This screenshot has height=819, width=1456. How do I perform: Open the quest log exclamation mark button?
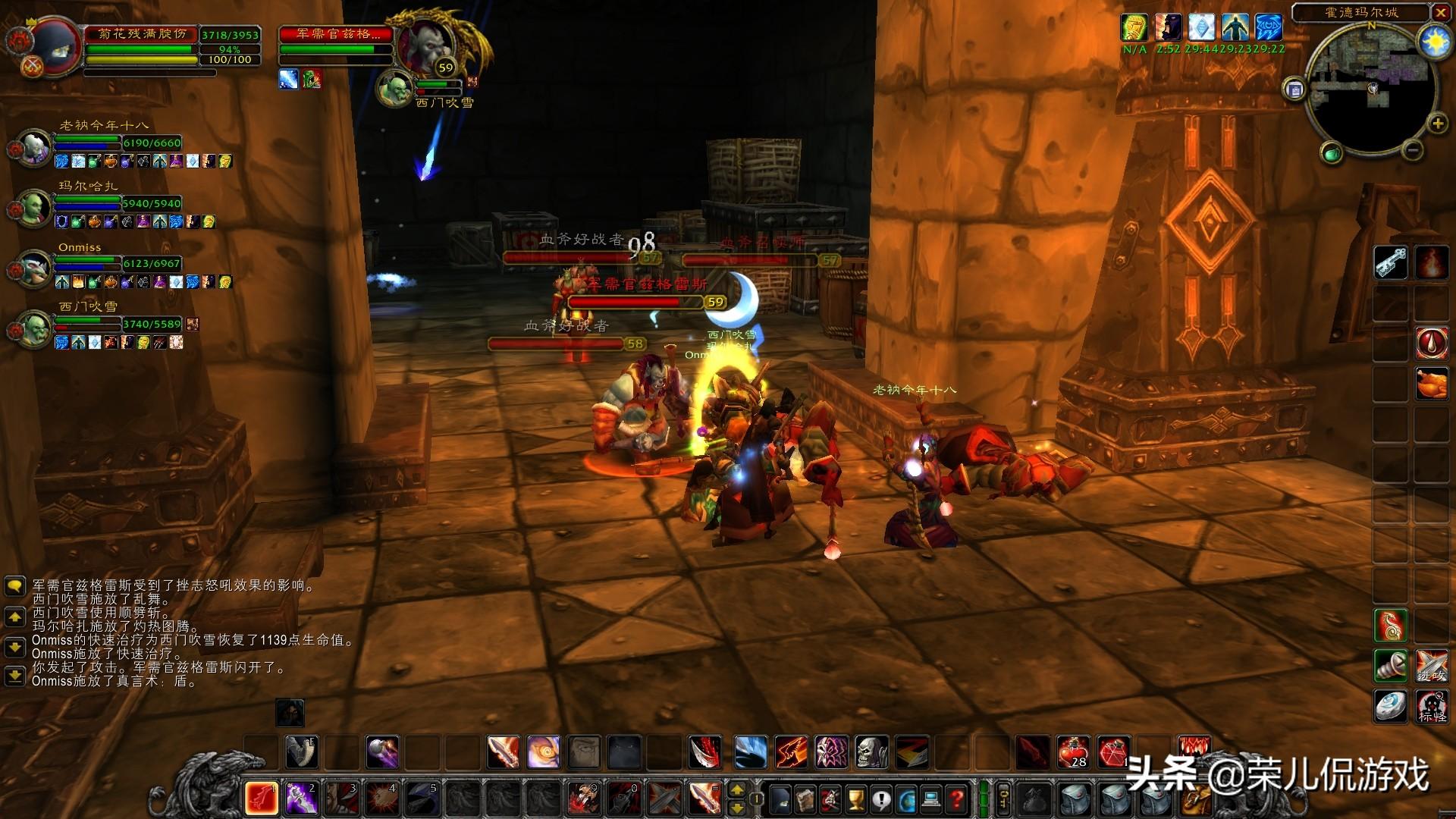pos(880,799)
